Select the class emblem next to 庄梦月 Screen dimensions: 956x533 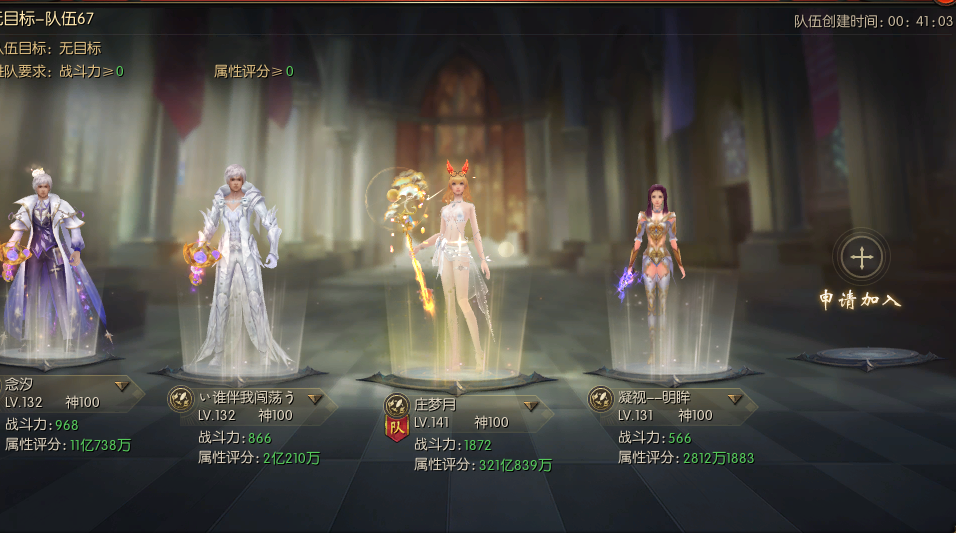point(397,406)
